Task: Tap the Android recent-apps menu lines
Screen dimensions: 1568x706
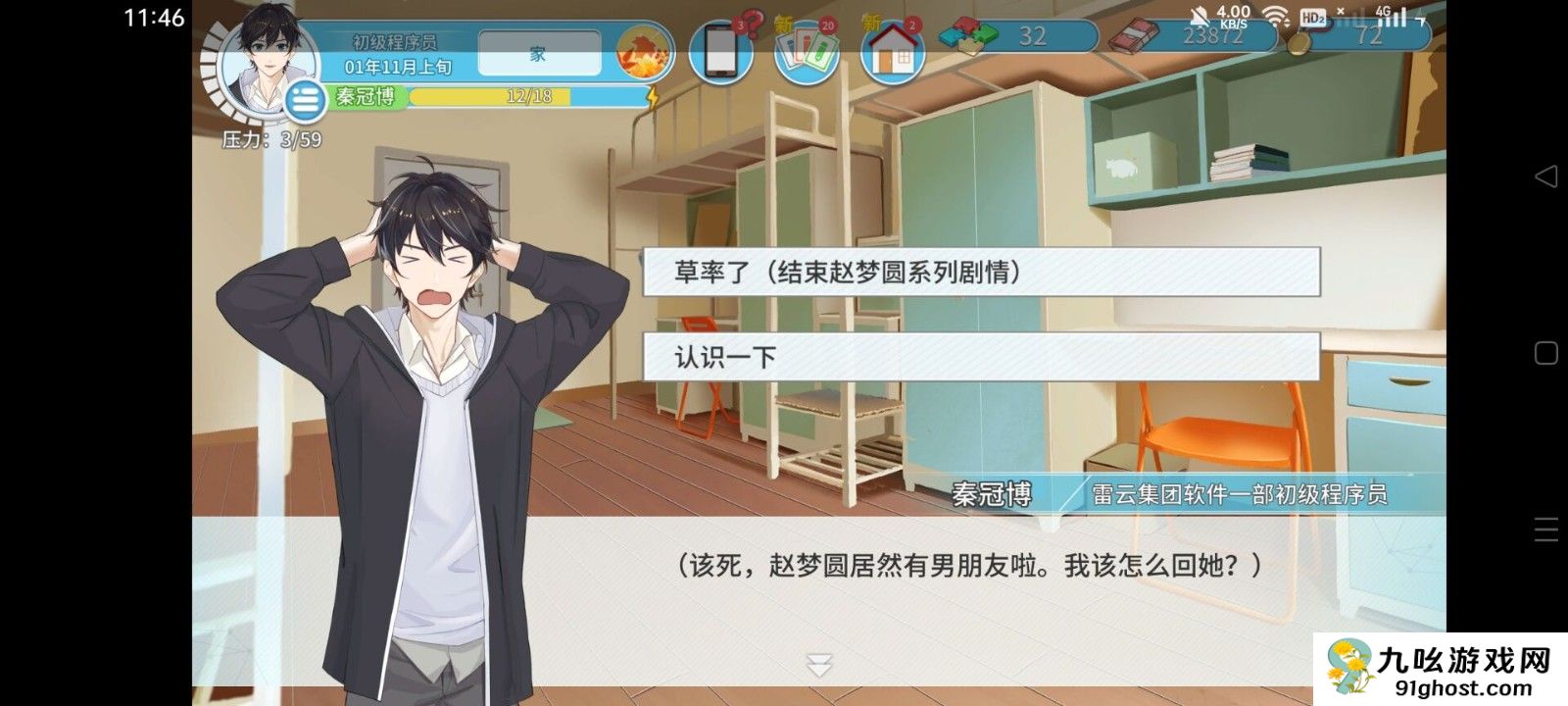Action: (1545, 529)
